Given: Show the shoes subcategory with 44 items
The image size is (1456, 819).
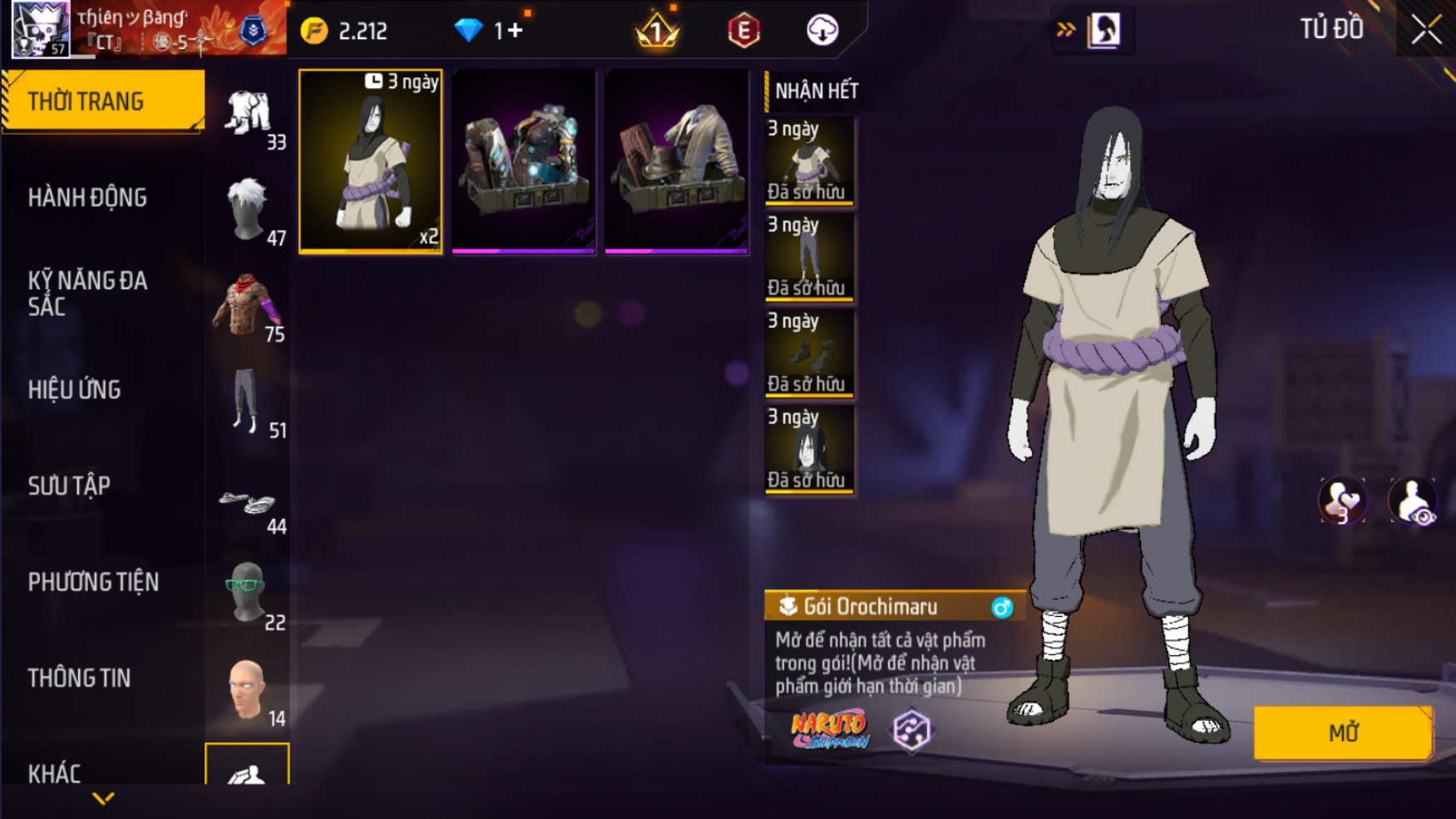Looking at the screenshot, I should [248, 504].
